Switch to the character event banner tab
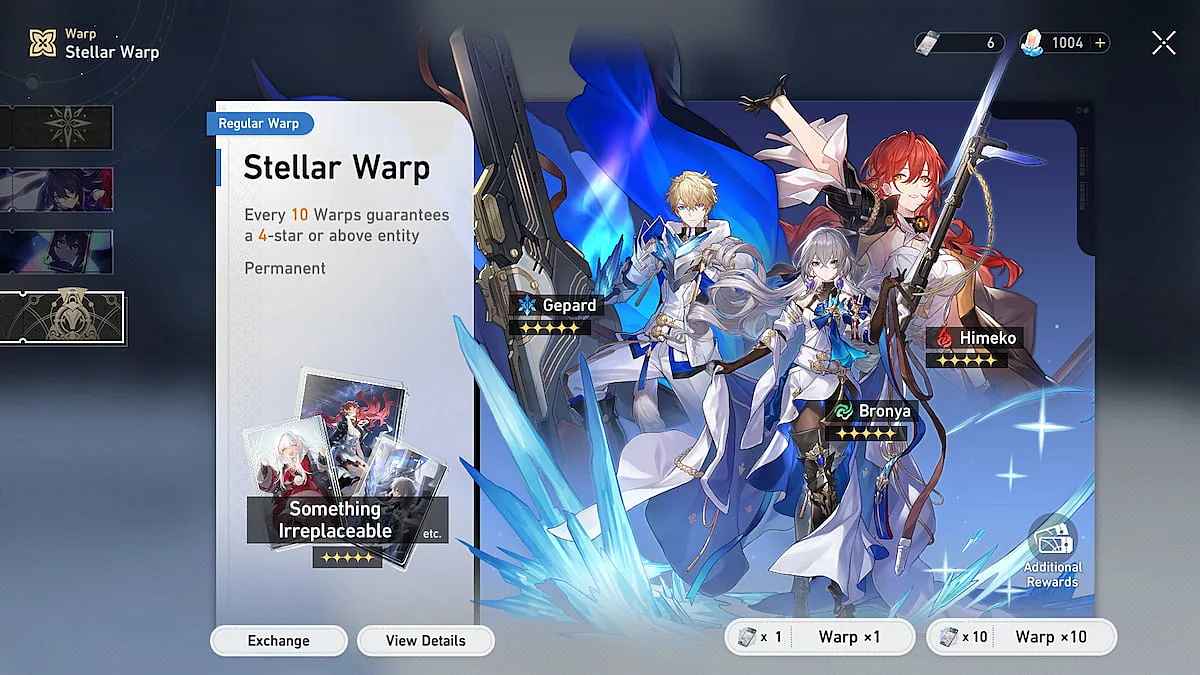The width and height of the screenshot is (1200, 675). tap(57, 189)
